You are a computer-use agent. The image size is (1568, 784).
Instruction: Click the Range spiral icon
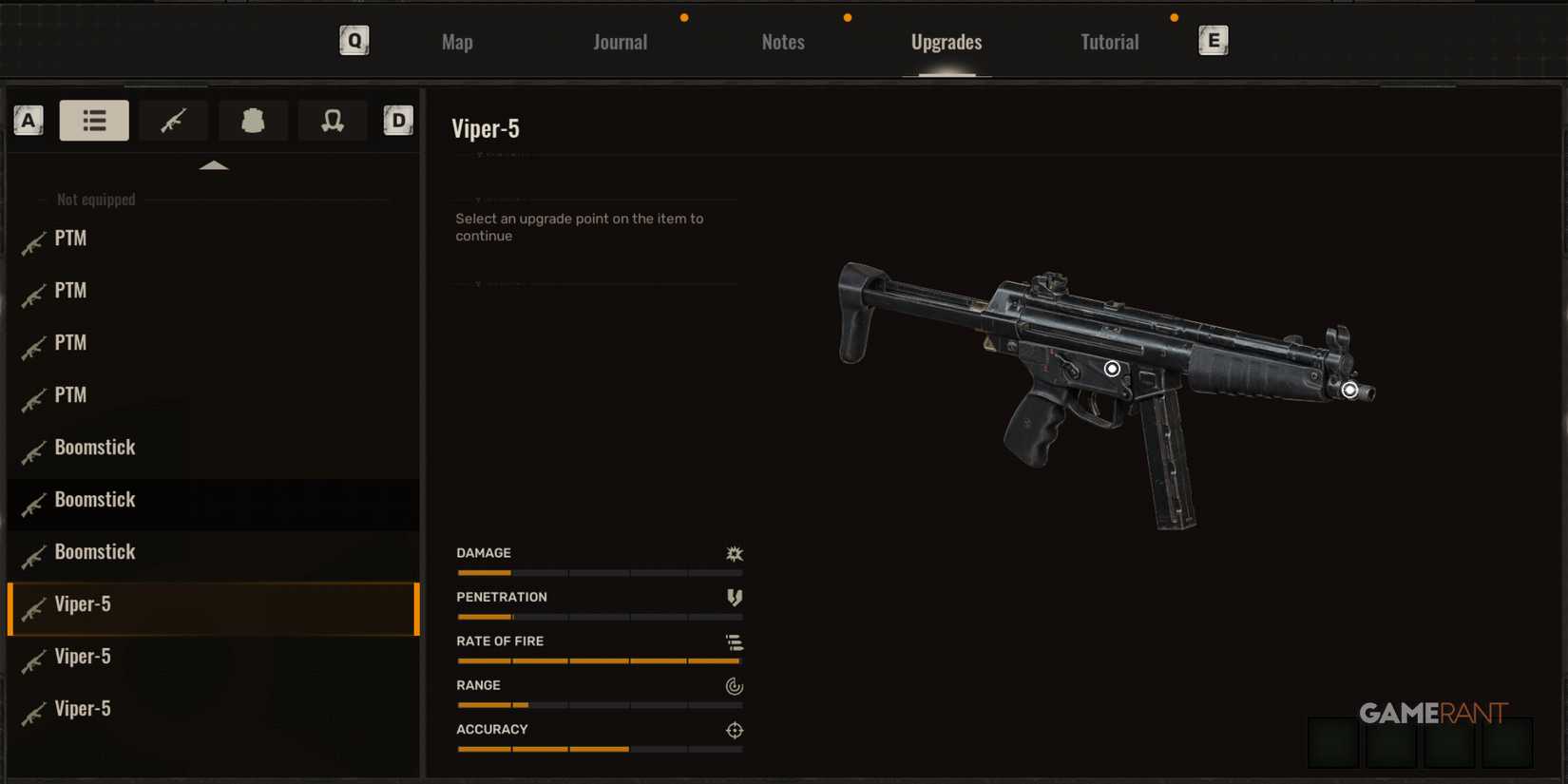click(734, 686)
